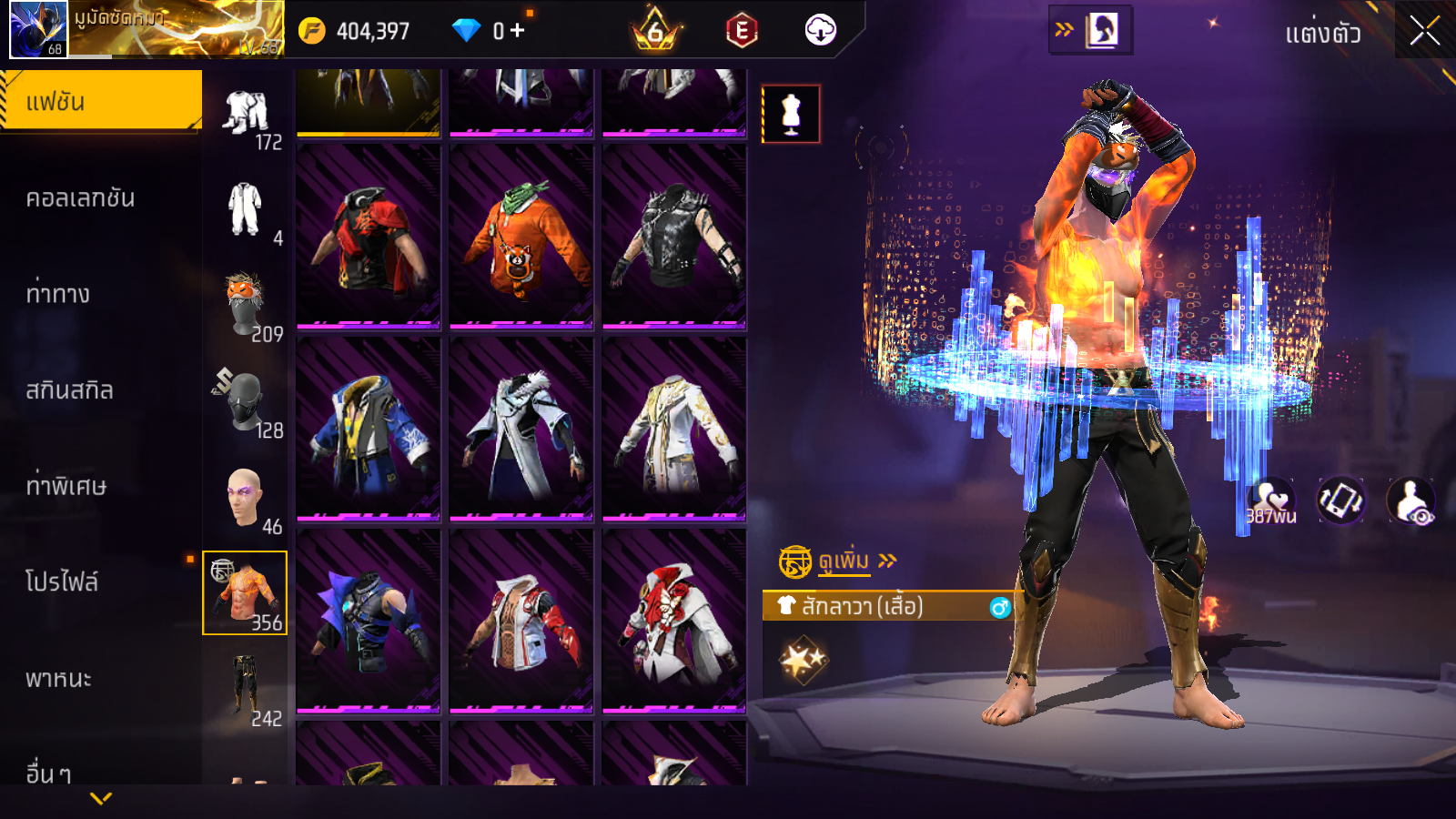
Task: Choose the white and gold robe top
Action: coord(674,429)
